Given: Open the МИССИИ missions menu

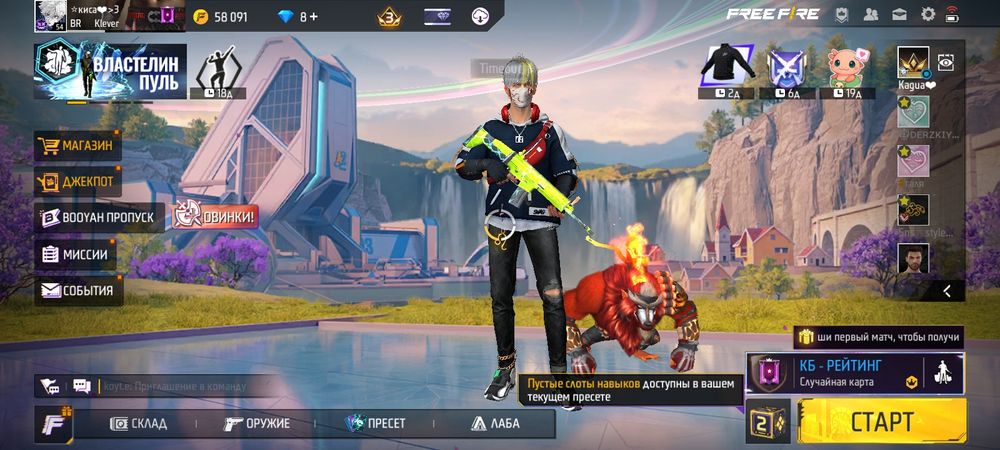Looking at the screenshot, I should tap(75, 254).
